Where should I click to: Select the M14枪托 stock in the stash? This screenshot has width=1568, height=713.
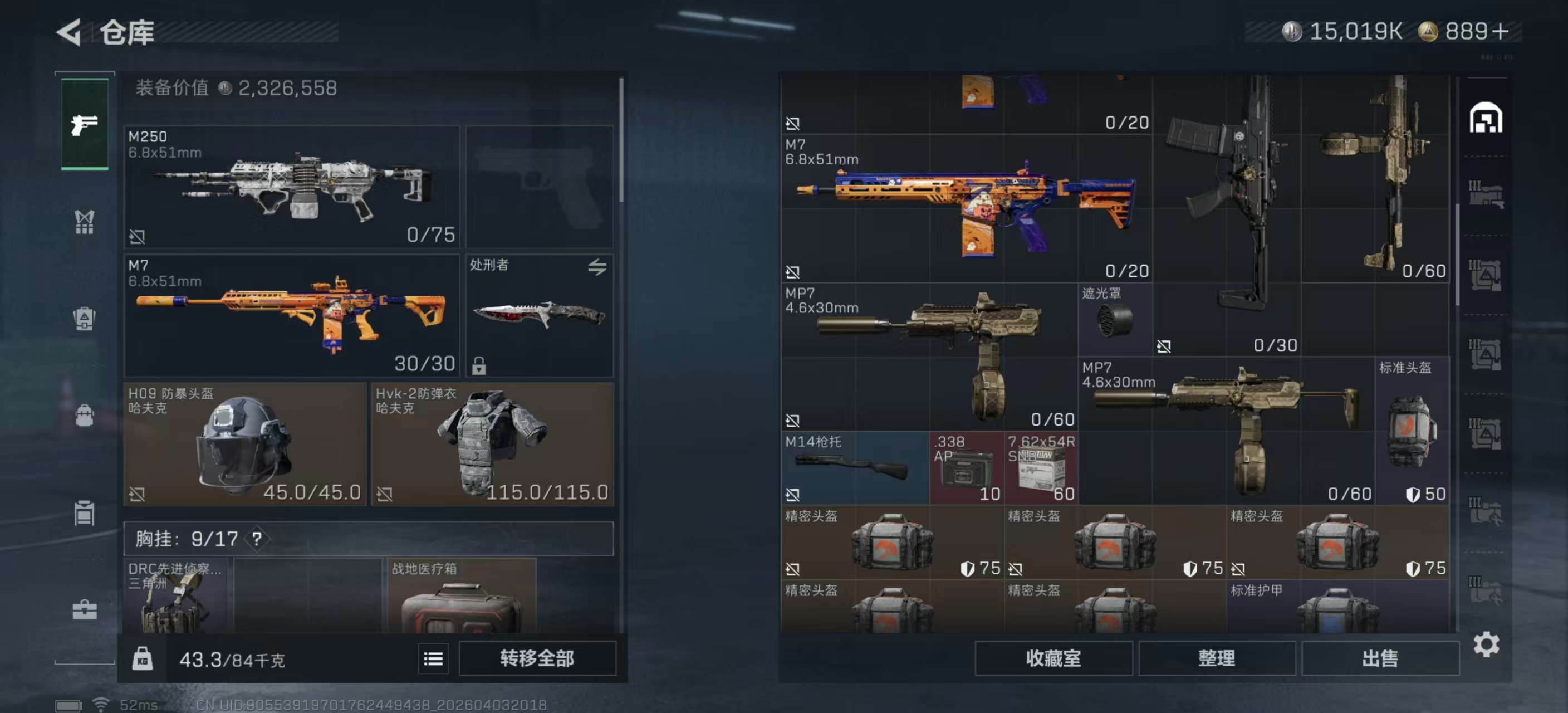click(x=855, y=468)
